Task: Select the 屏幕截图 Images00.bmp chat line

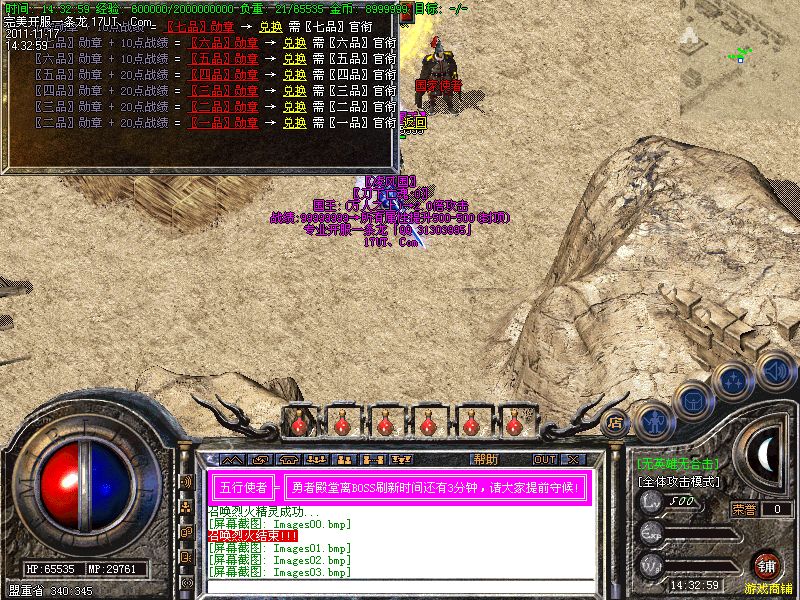Action: point(279,524)
